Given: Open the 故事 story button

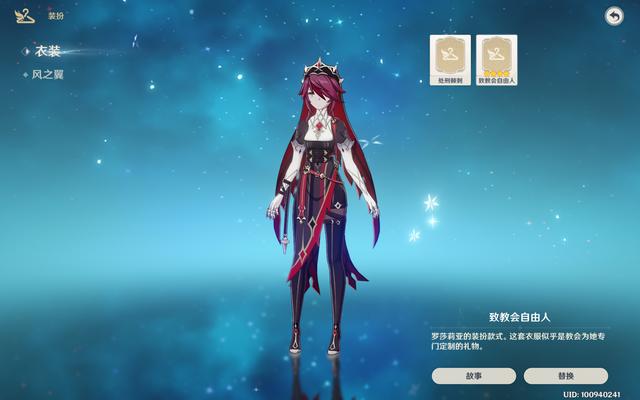Looking at the screenshot, I should pyautogui.click(x=474, y=376).
